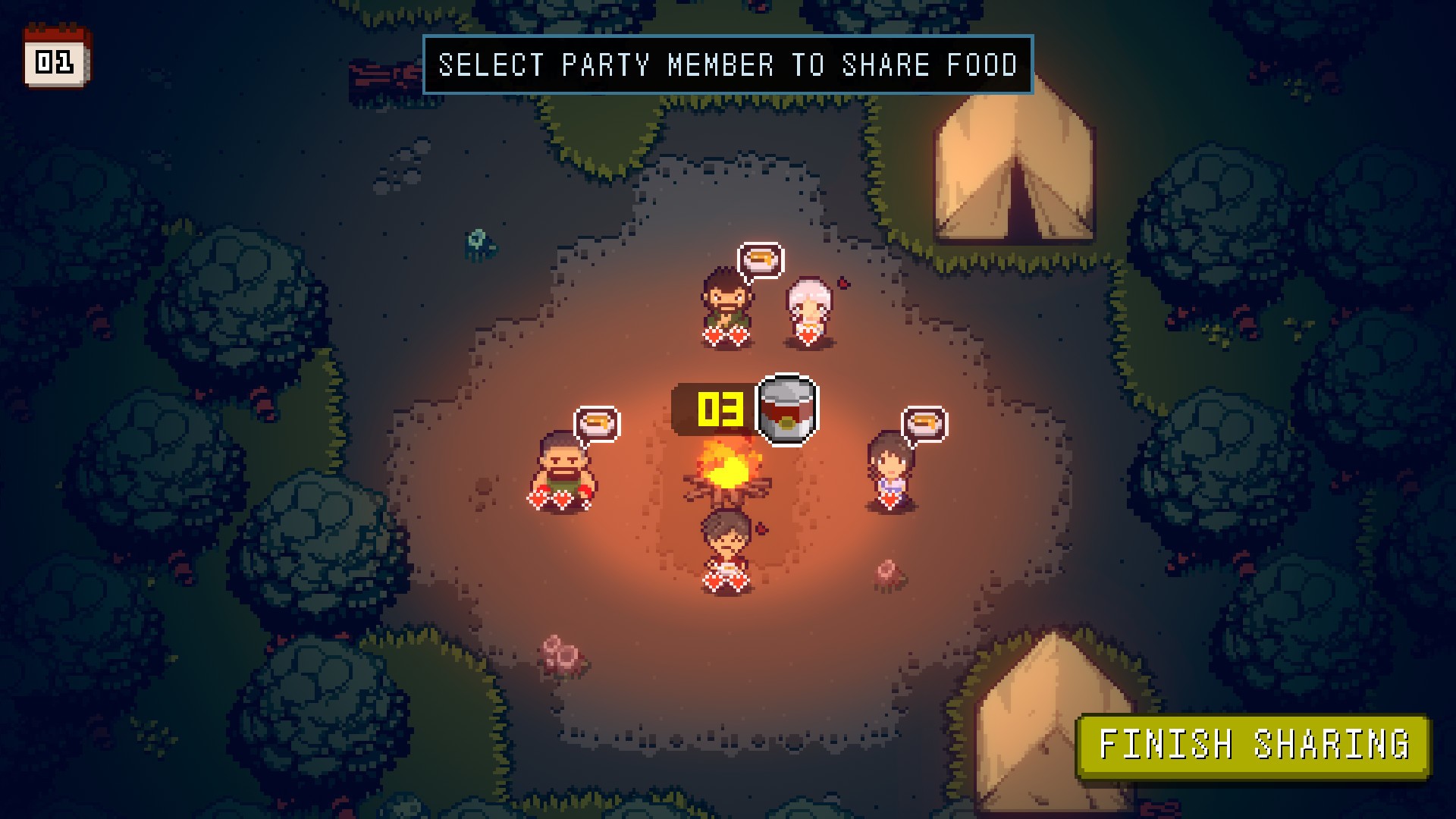Select the campfire in the camp center

tap(728, 474)
